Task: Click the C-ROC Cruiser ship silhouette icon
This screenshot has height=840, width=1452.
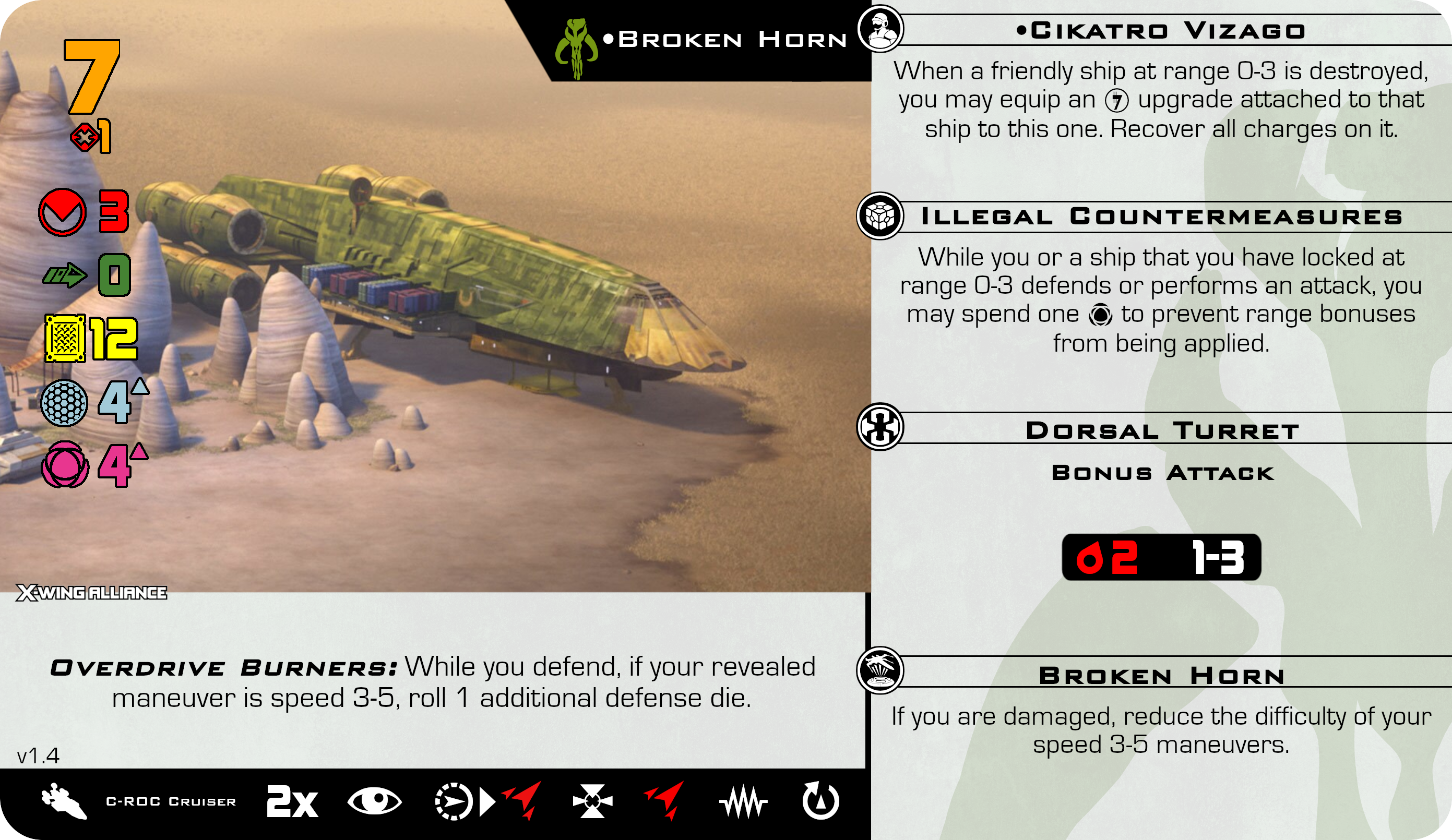Action: point(63,801)
